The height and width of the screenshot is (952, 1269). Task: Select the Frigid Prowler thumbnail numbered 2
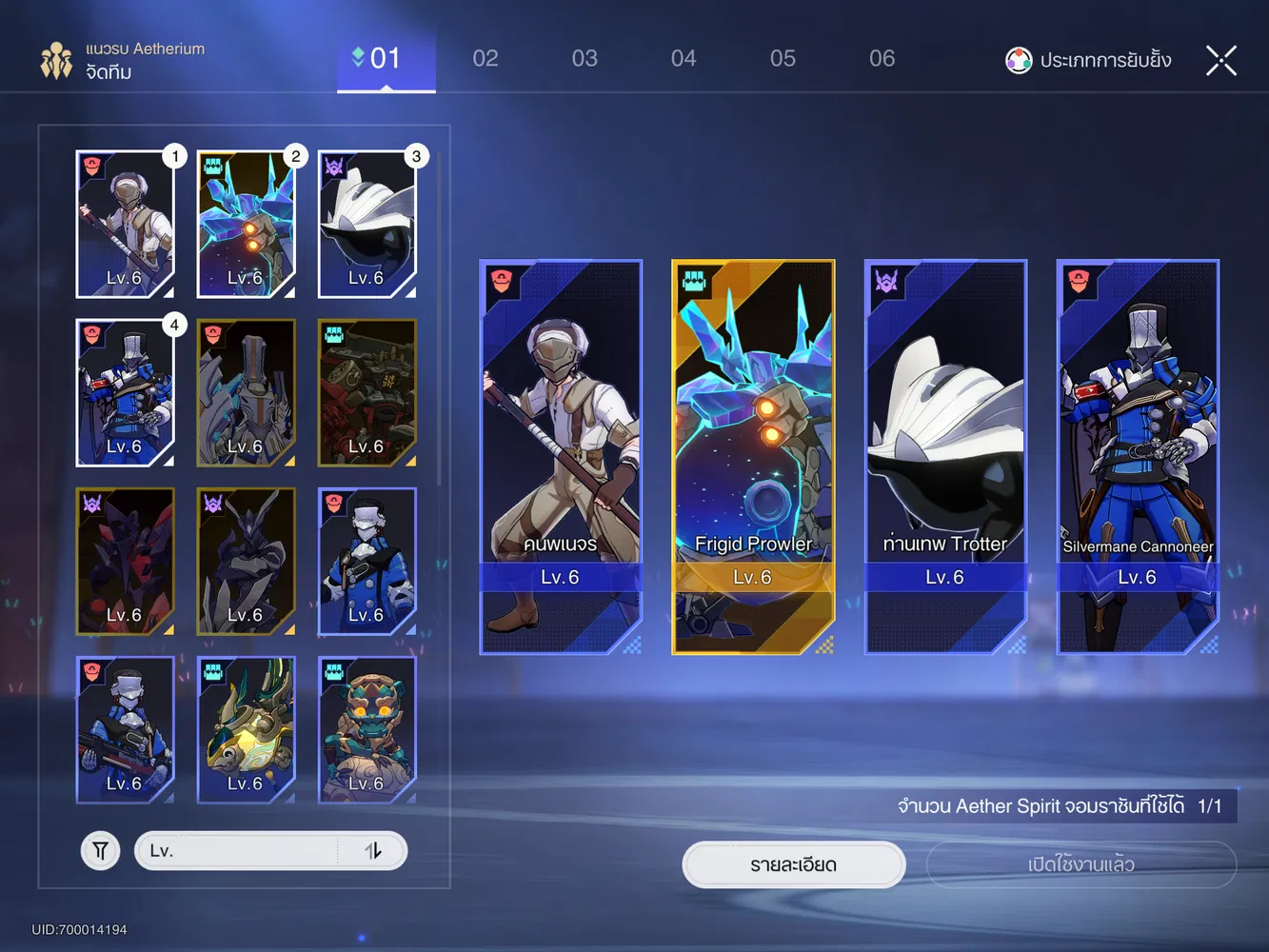(246, 224)
